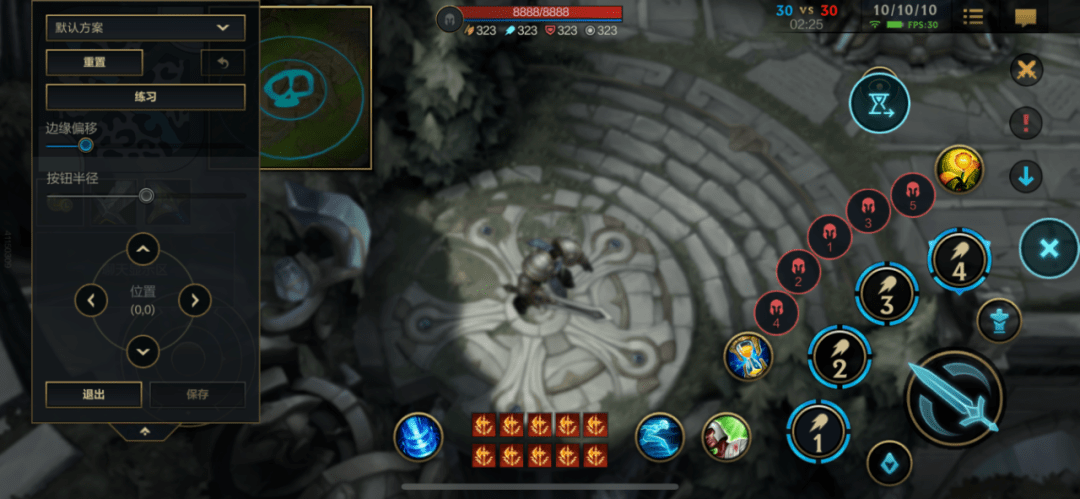This screenshot has height=499, width=1080.
Task: Select the 练习 practice button
Action: 146,97
